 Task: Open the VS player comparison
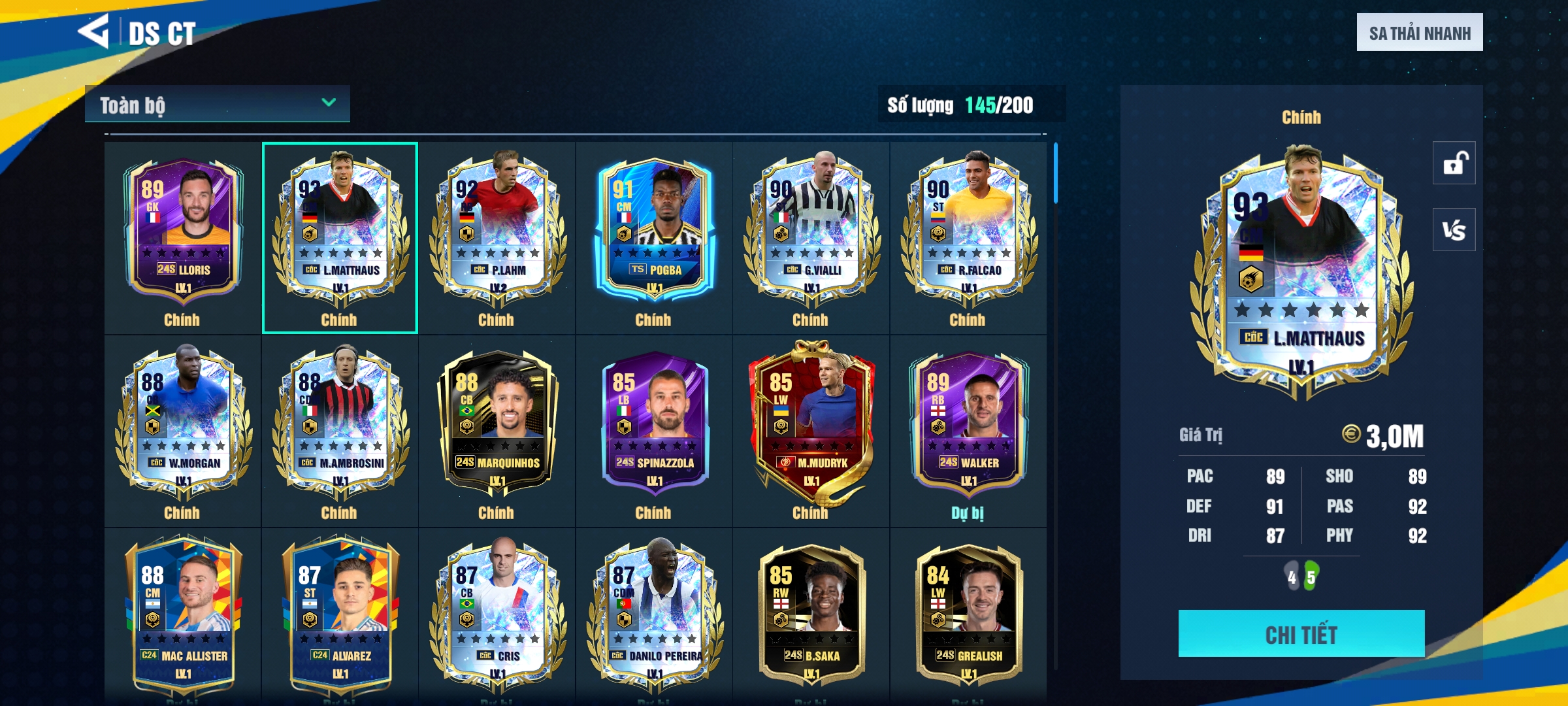coord(1454,229)
